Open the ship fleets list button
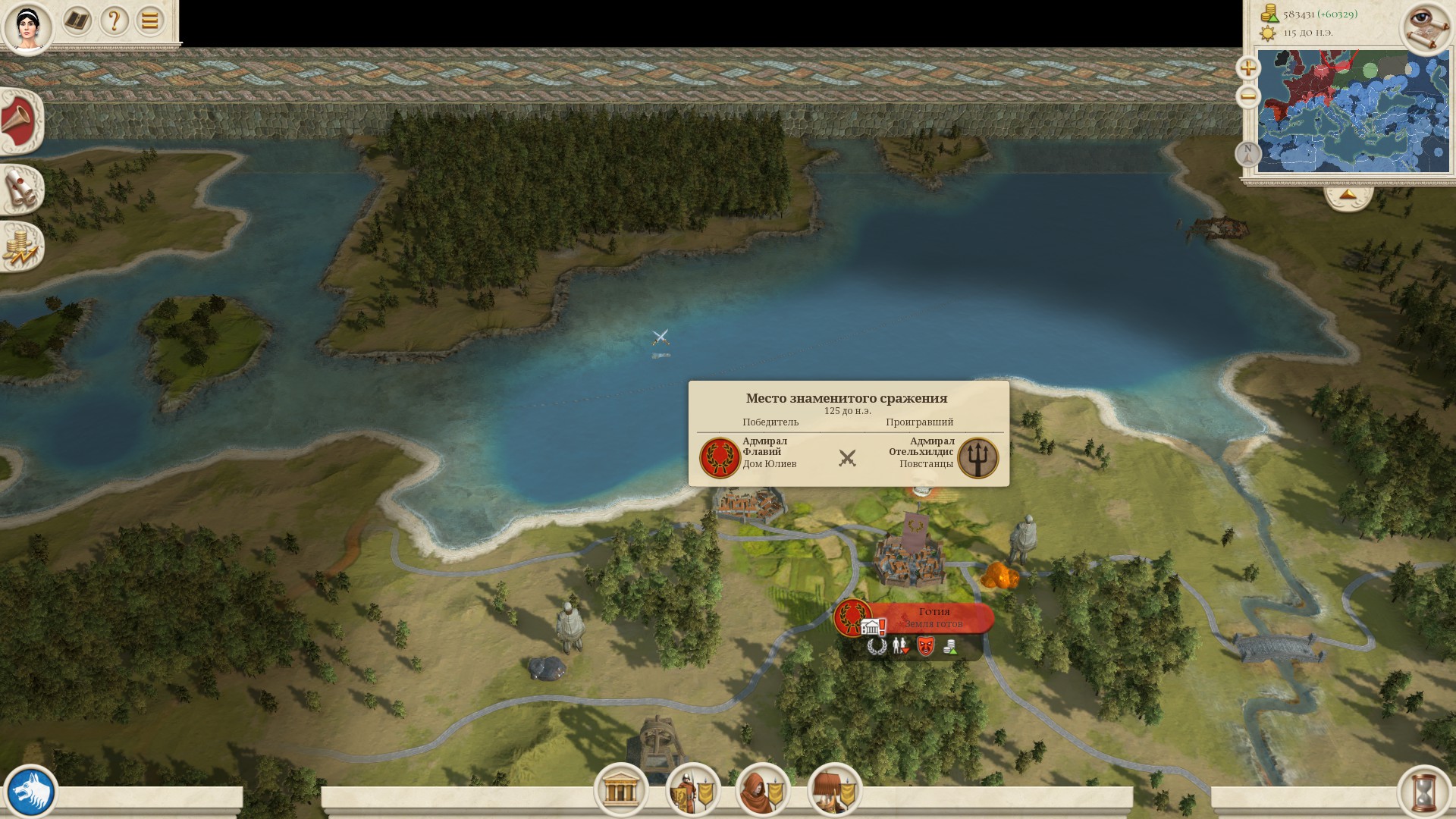The image size is (1456, 819). 834,790
